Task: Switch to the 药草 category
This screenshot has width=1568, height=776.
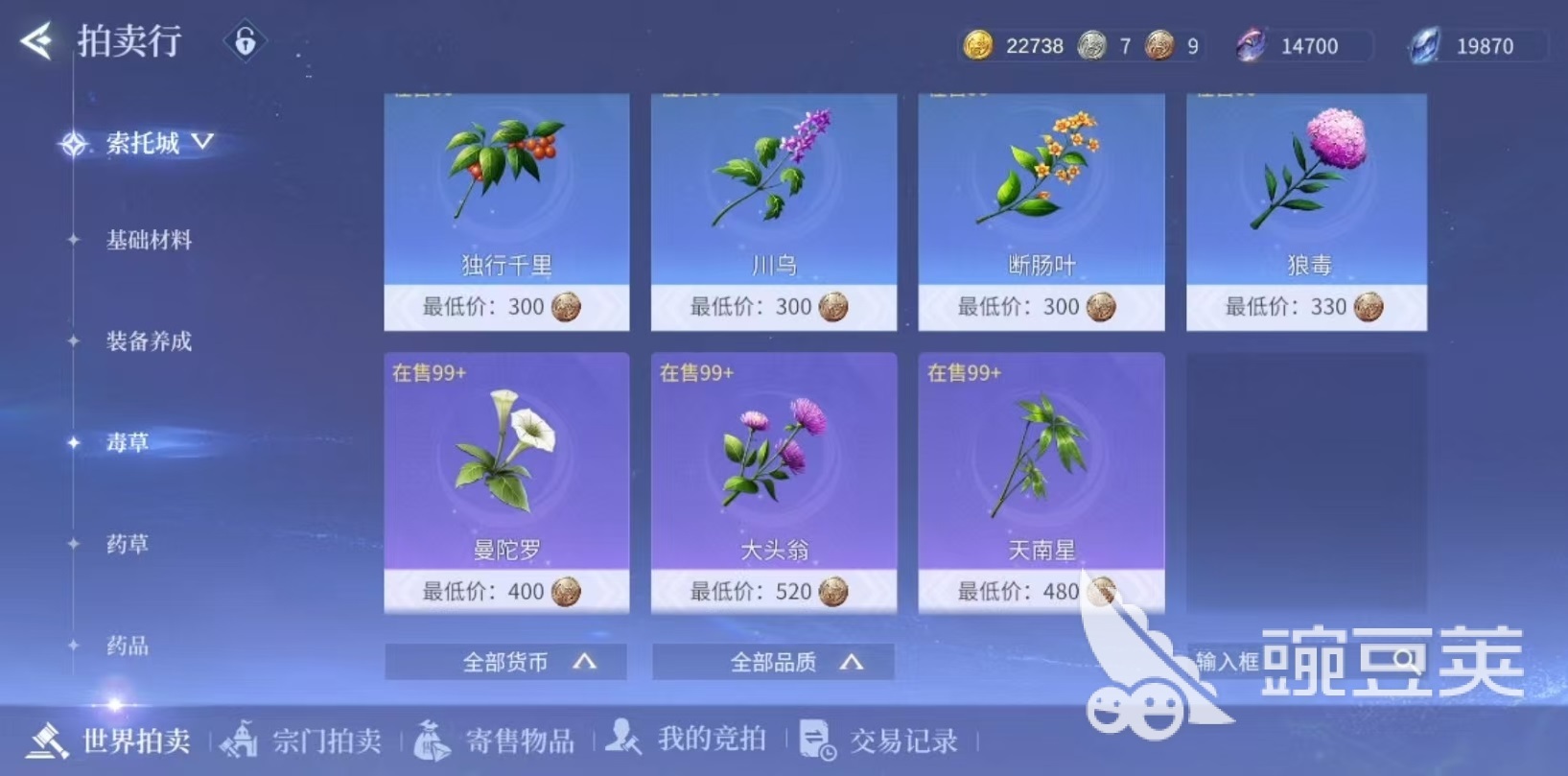Action: pos(128,544)
